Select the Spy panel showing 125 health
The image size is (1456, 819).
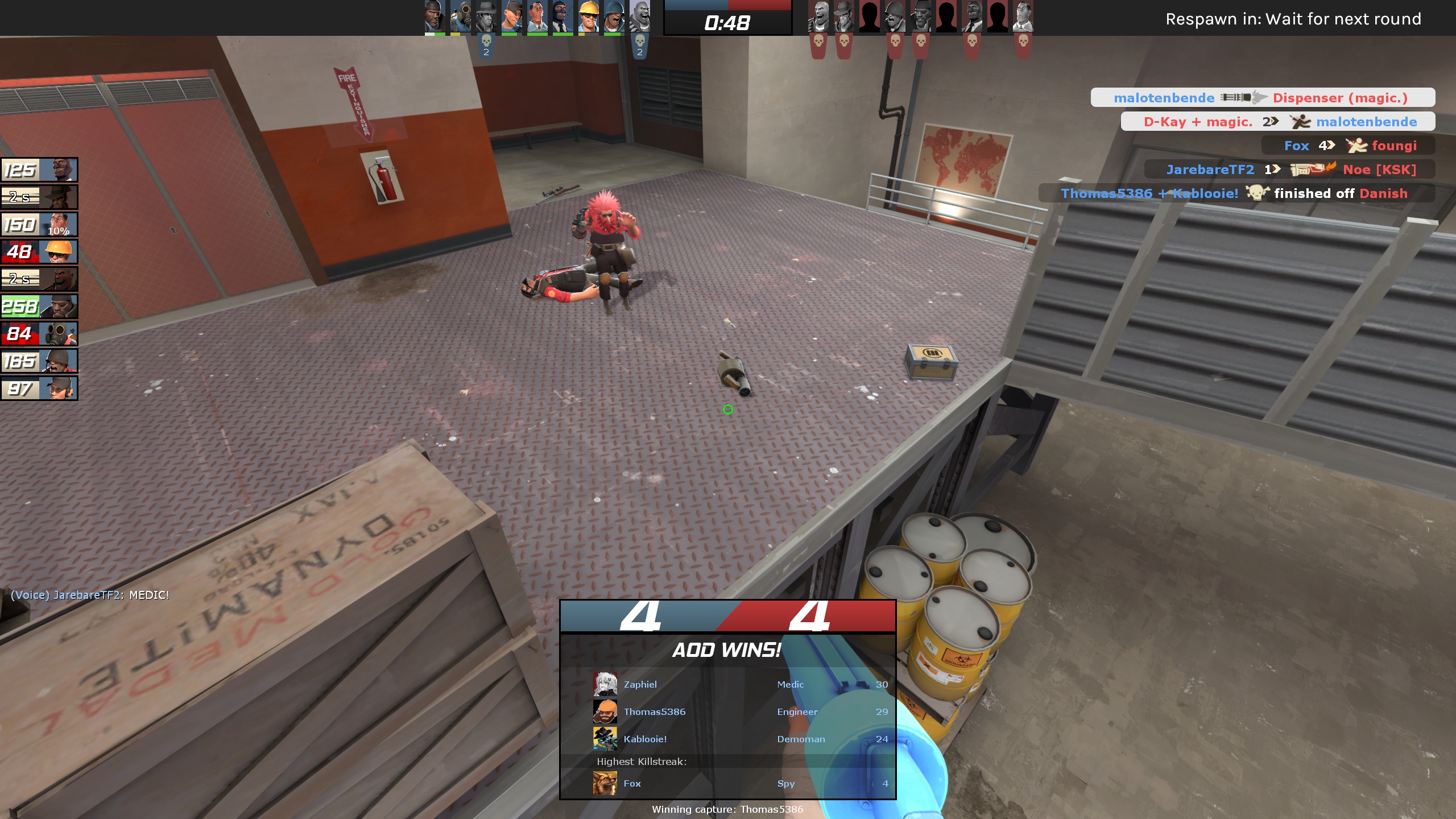point(39,170)
